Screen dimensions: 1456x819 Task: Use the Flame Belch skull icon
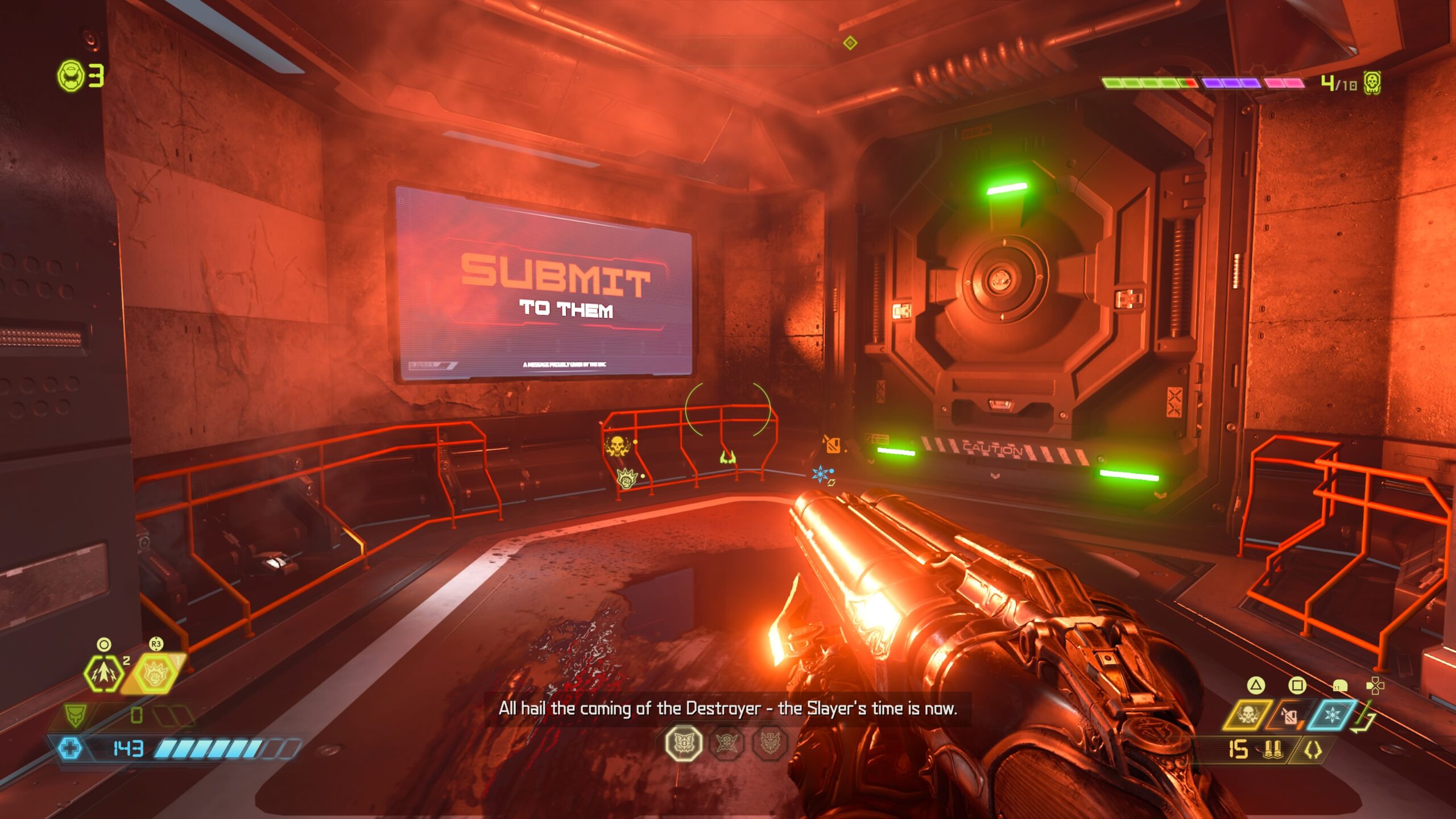click(1247, 715)
